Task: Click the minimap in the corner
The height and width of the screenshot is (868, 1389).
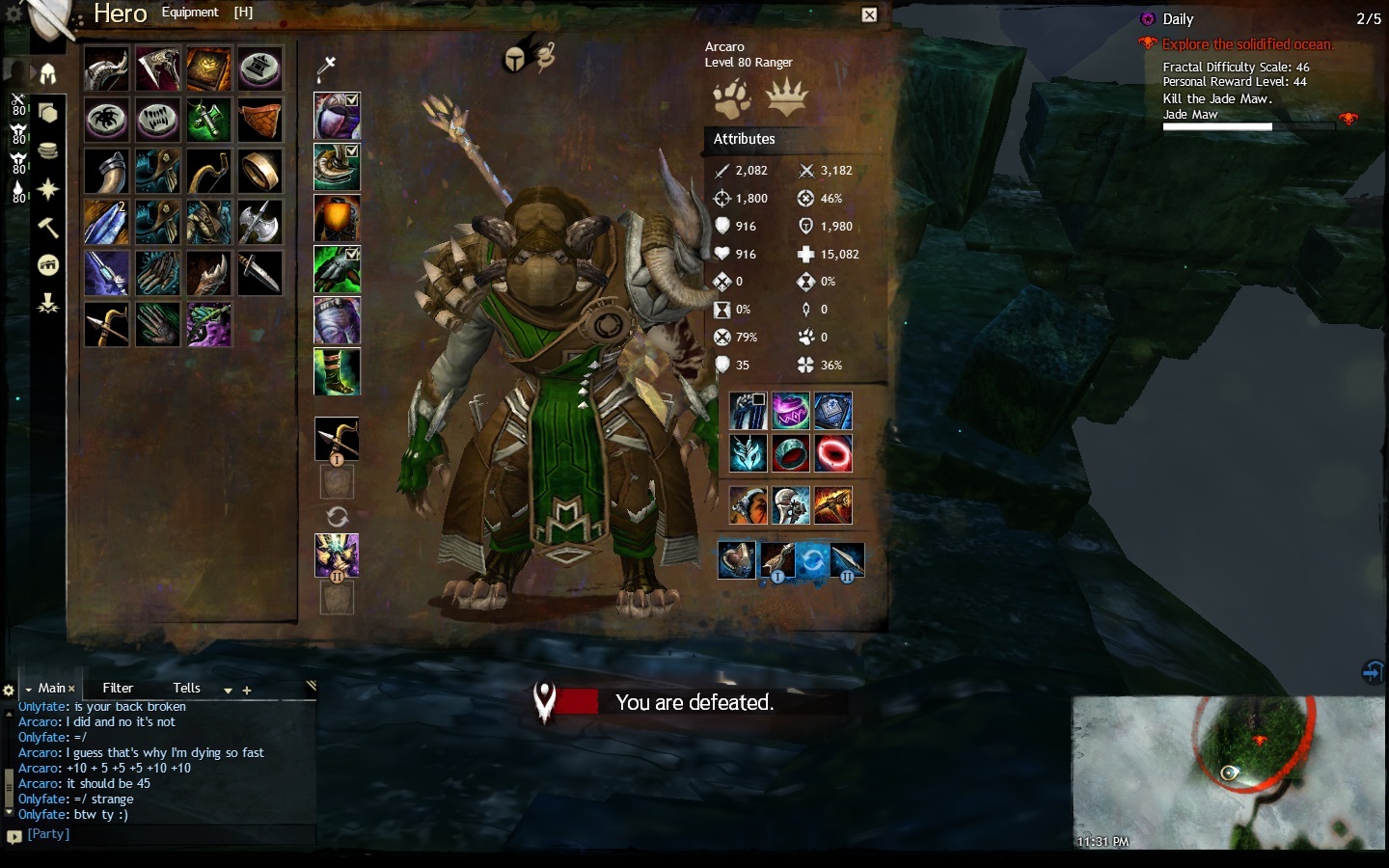Action: [1228, 773]
